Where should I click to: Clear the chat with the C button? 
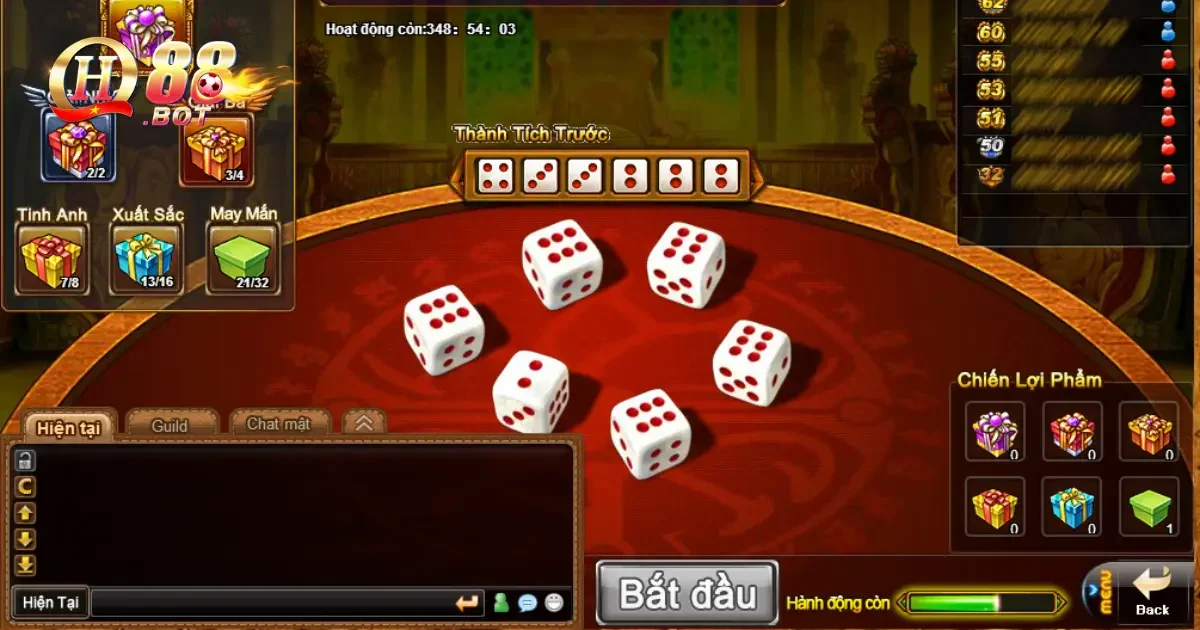25,487
